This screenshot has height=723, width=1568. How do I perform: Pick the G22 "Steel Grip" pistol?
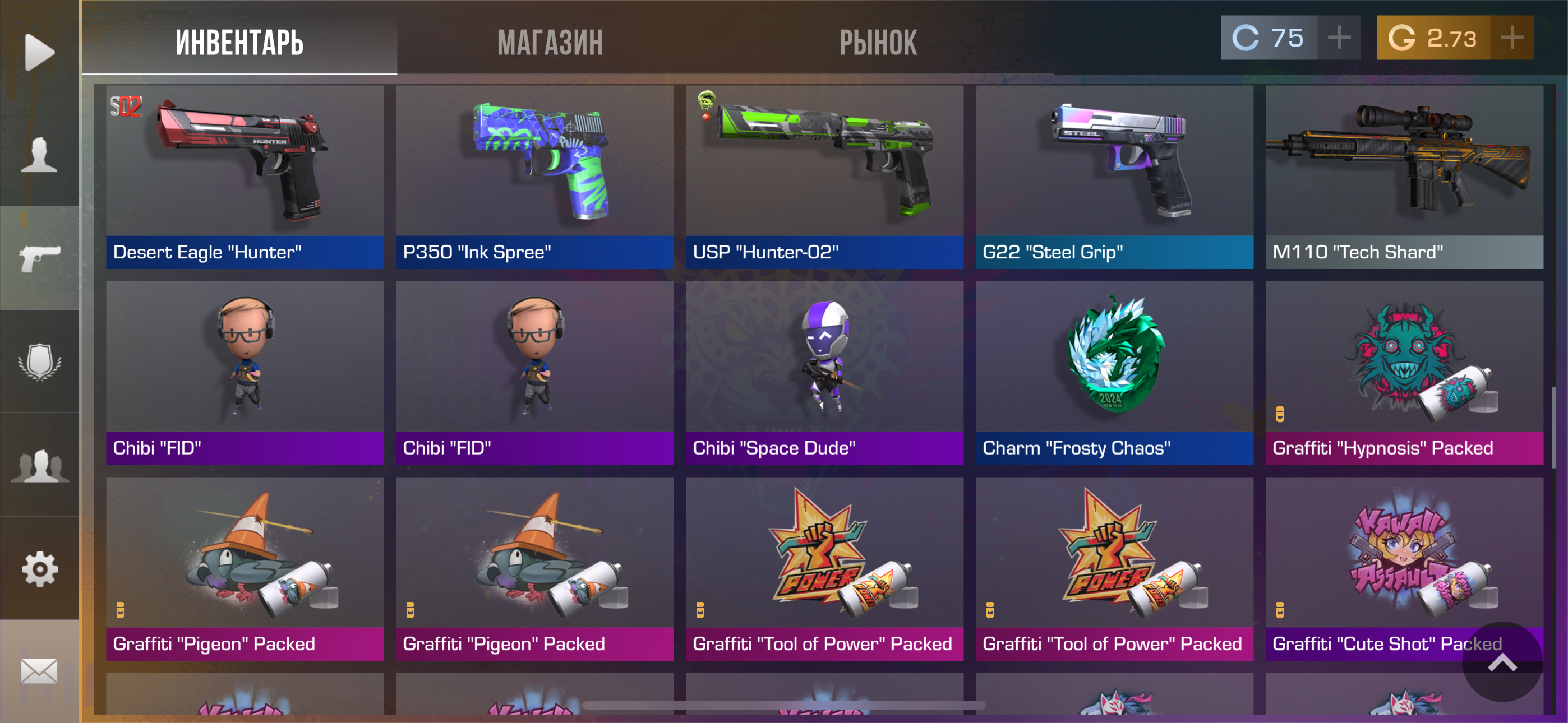tap(1114, 177)
